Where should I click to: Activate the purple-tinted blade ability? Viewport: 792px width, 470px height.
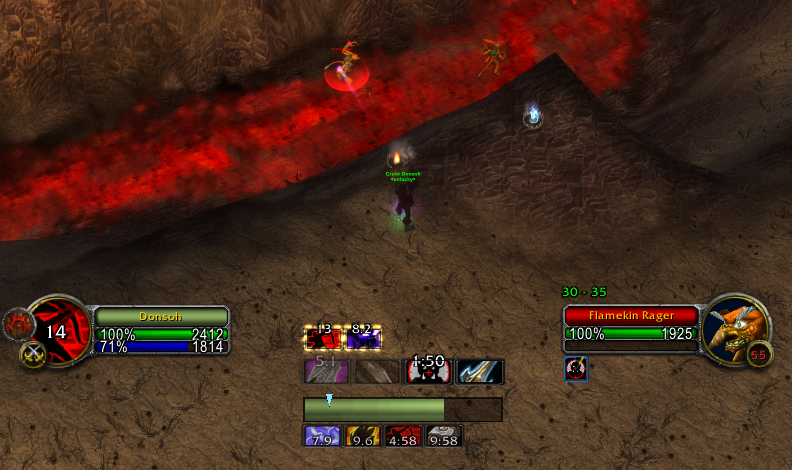click(324, 372)
